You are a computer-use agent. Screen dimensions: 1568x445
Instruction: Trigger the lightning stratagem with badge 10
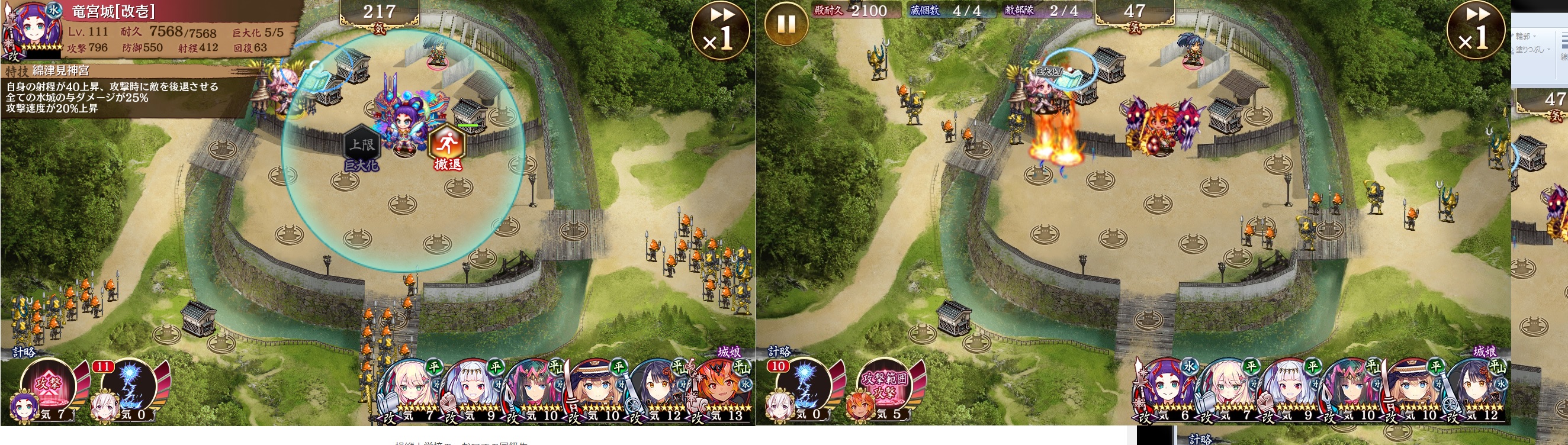[x=805, y=388]
